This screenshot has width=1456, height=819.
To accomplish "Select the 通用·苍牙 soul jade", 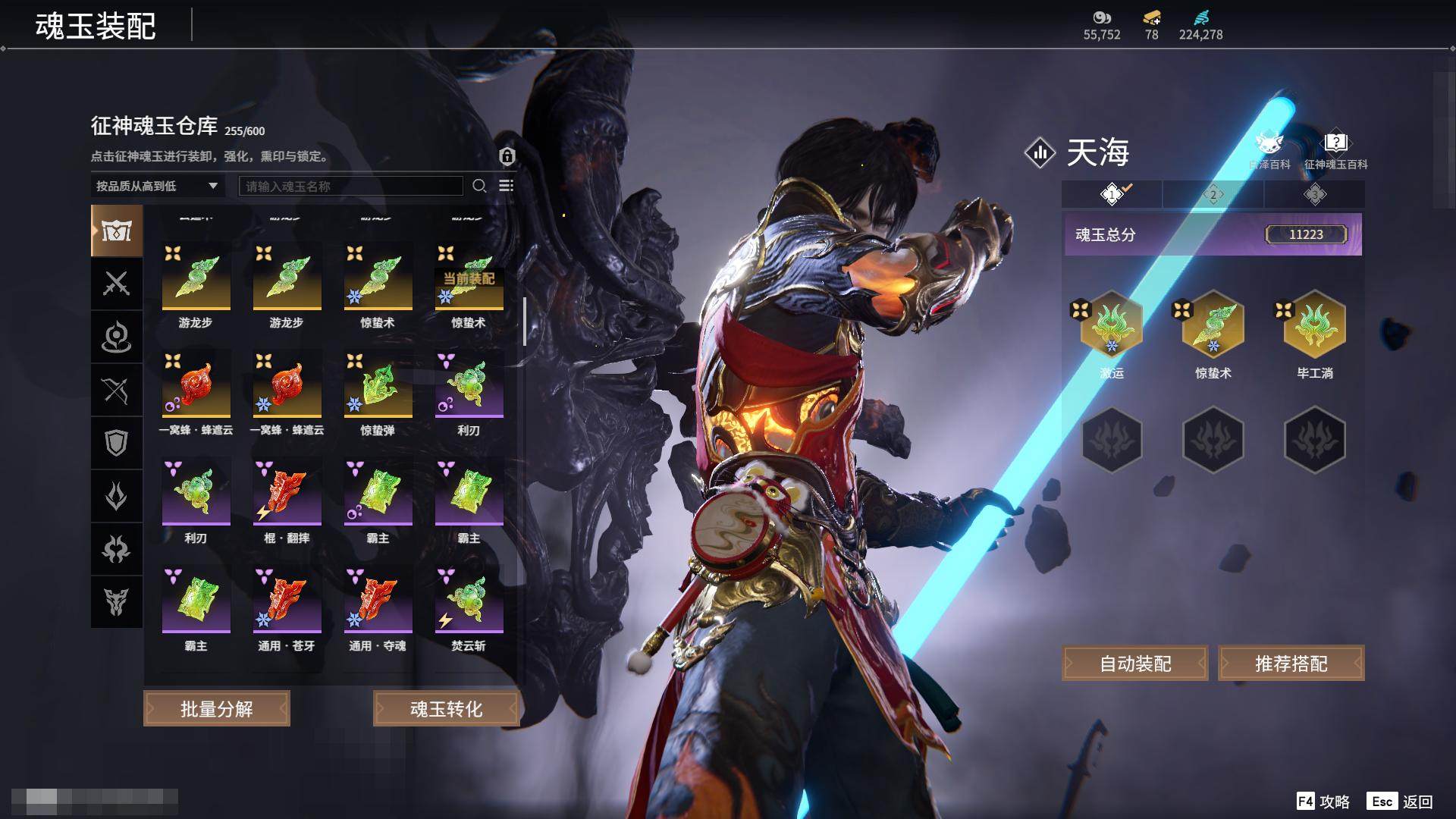I will pos(287,601).
